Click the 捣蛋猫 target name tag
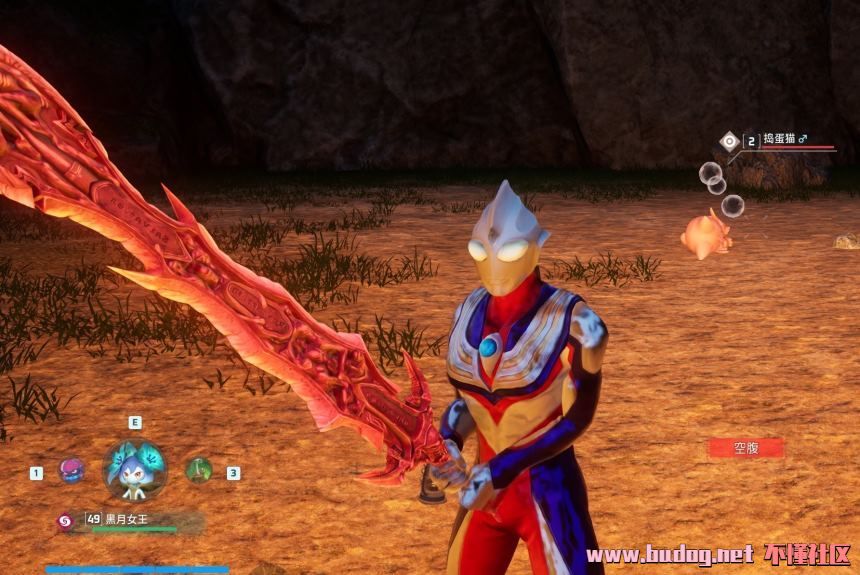 coord(786,140)
